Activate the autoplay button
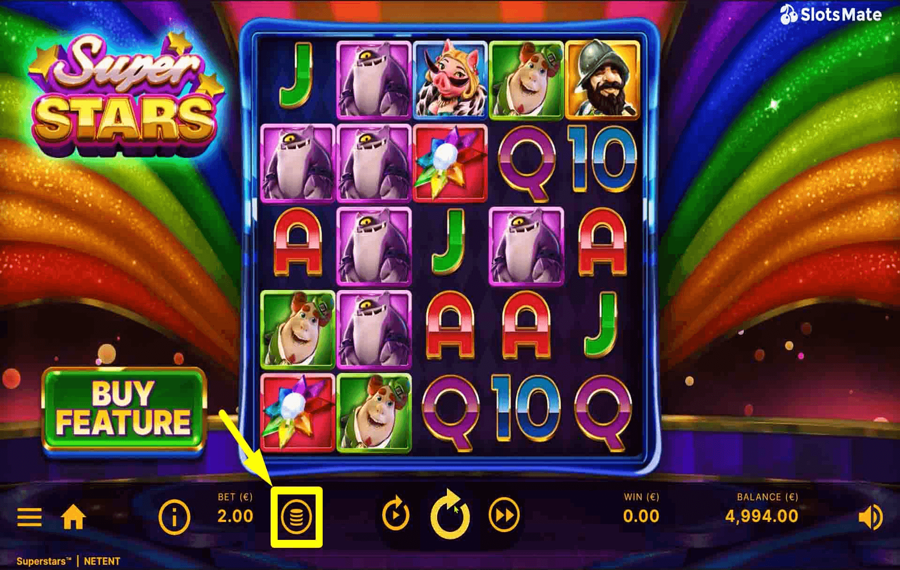900x570 pixels. point(396,515)
